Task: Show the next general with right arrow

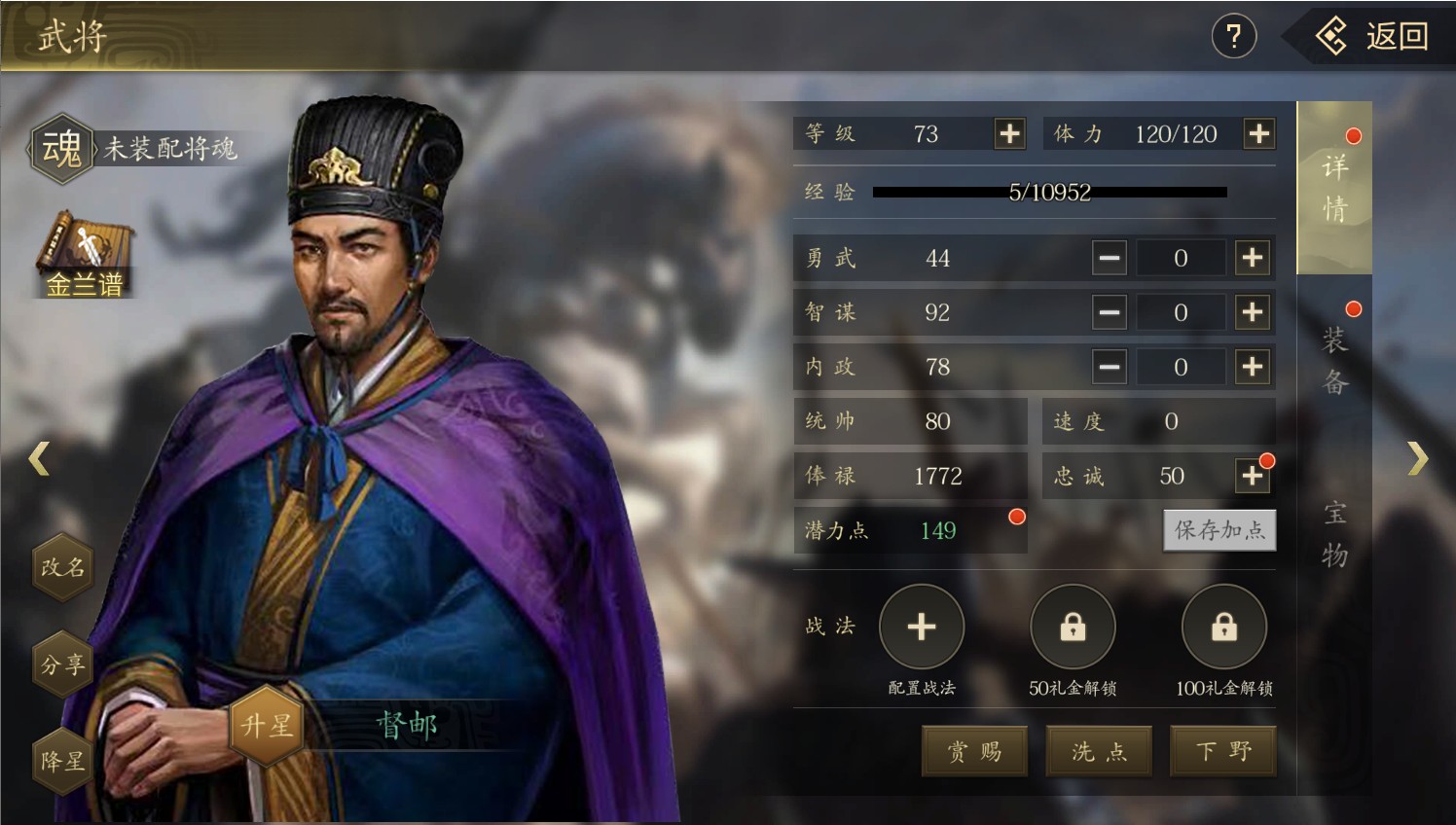Action: coord(1417,458)
